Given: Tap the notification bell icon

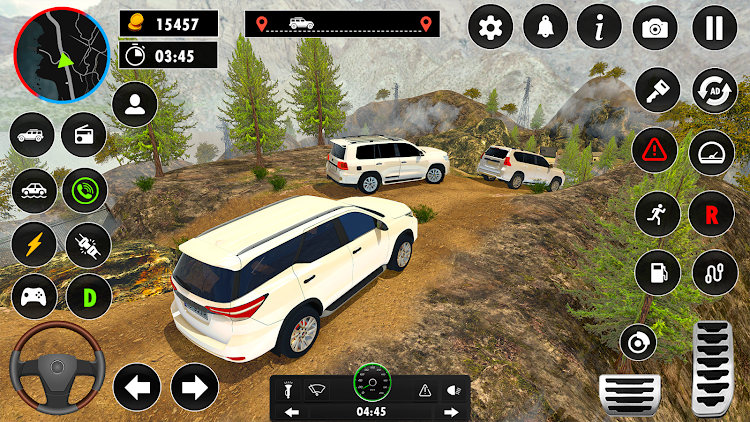Looking at the screenshot, I should 545,28.
